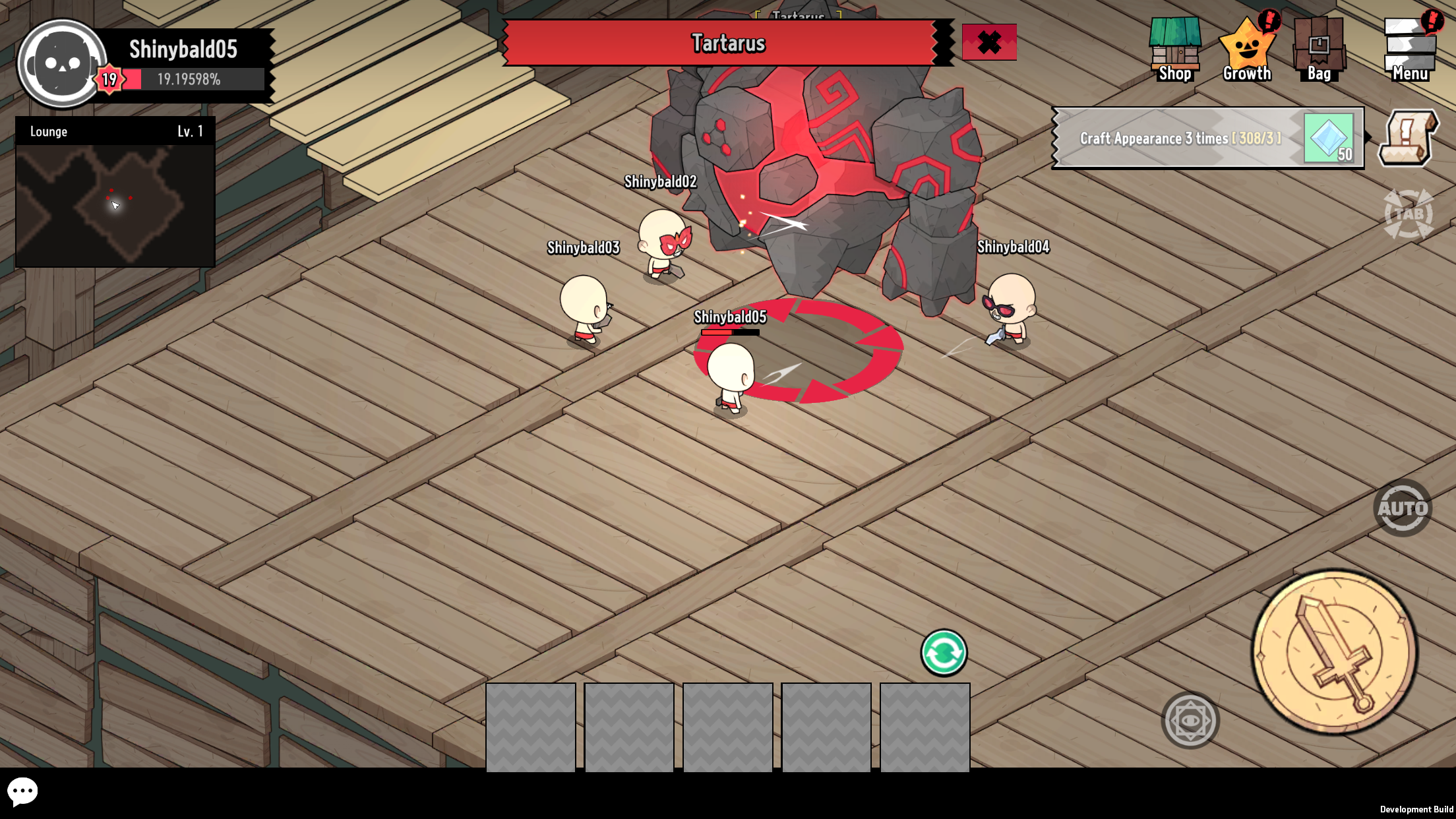The image size is (1456, 819).
Task: Toggle AUTO battle mode
Action: point(1403,508)
